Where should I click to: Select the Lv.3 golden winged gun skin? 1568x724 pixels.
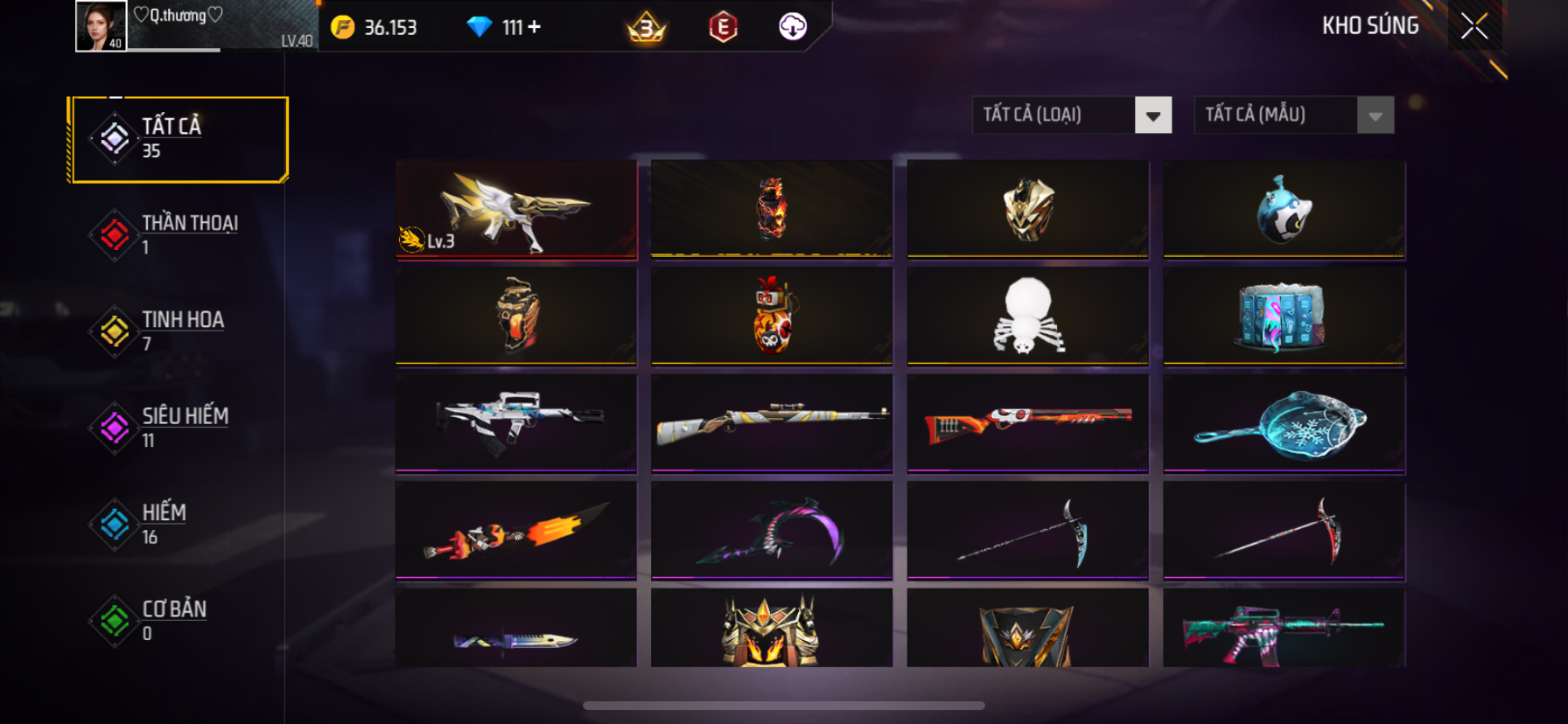[516, 210]
